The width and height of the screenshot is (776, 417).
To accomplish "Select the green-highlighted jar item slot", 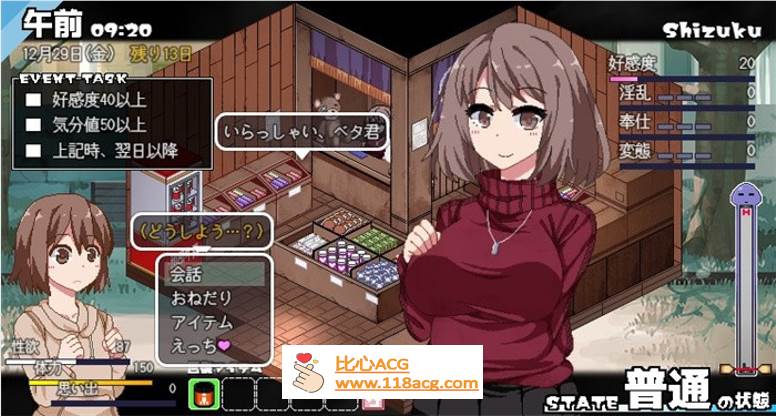I will tap(205, 394).
